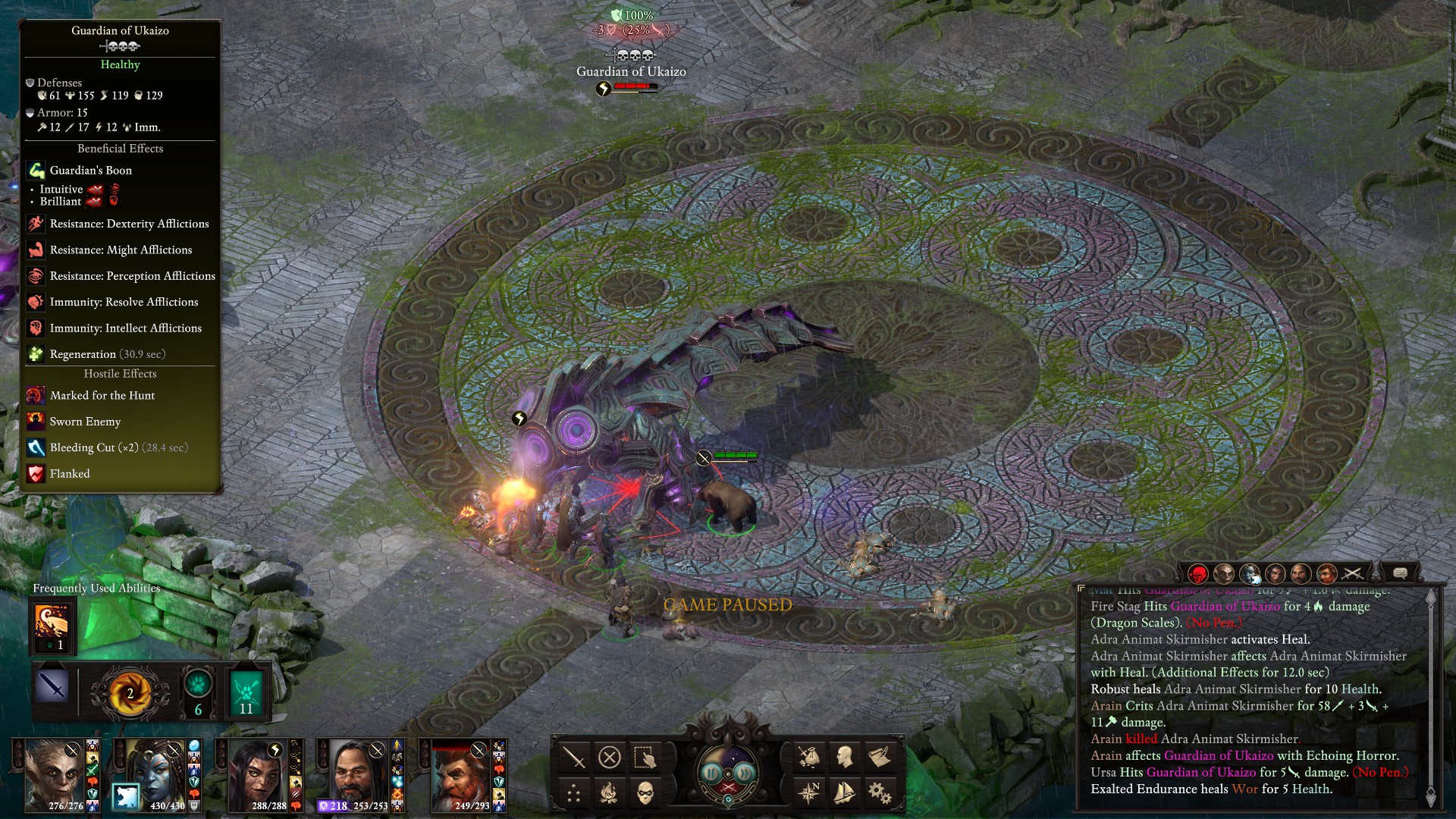Screen dimensions: 1456x819
Task: Toggle fast speed with double-arrow button
Action: [744, 773]
